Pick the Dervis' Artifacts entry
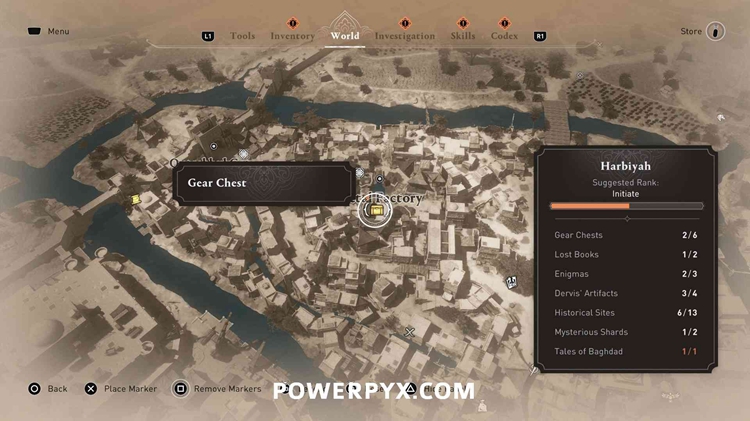The height and width of the screenshot is (421, 750). [627, 293]
